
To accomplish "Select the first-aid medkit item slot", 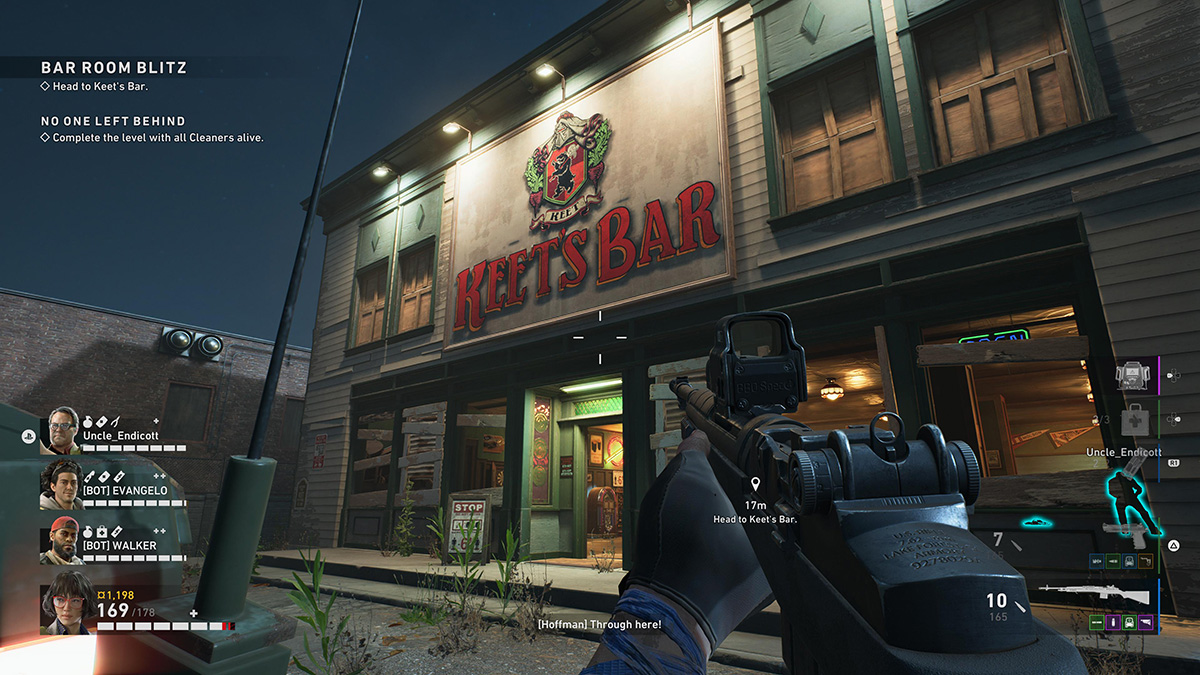I will 1134,420.
